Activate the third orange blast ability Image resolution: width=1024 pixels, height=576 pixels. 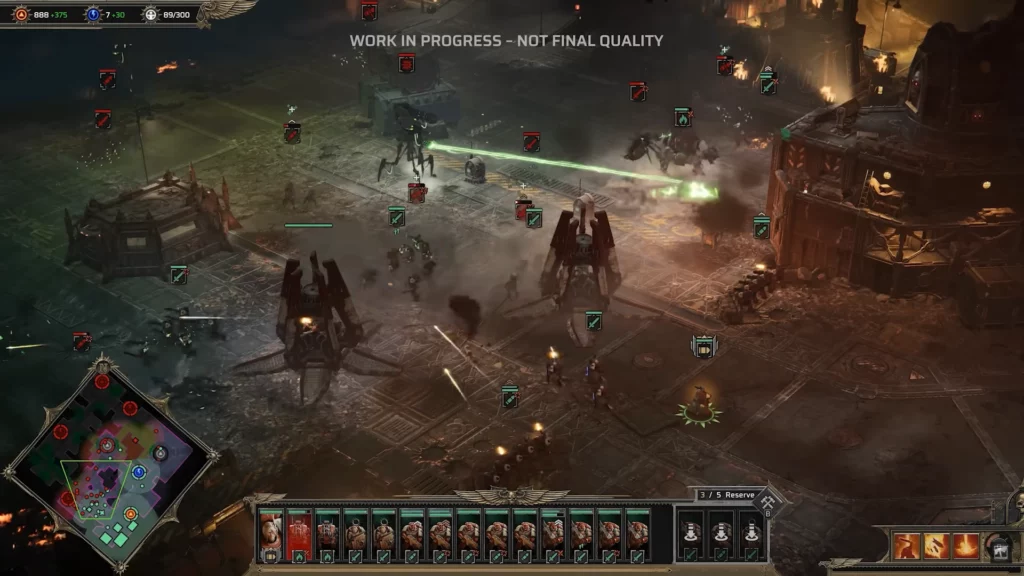click(x=966, y=546)
